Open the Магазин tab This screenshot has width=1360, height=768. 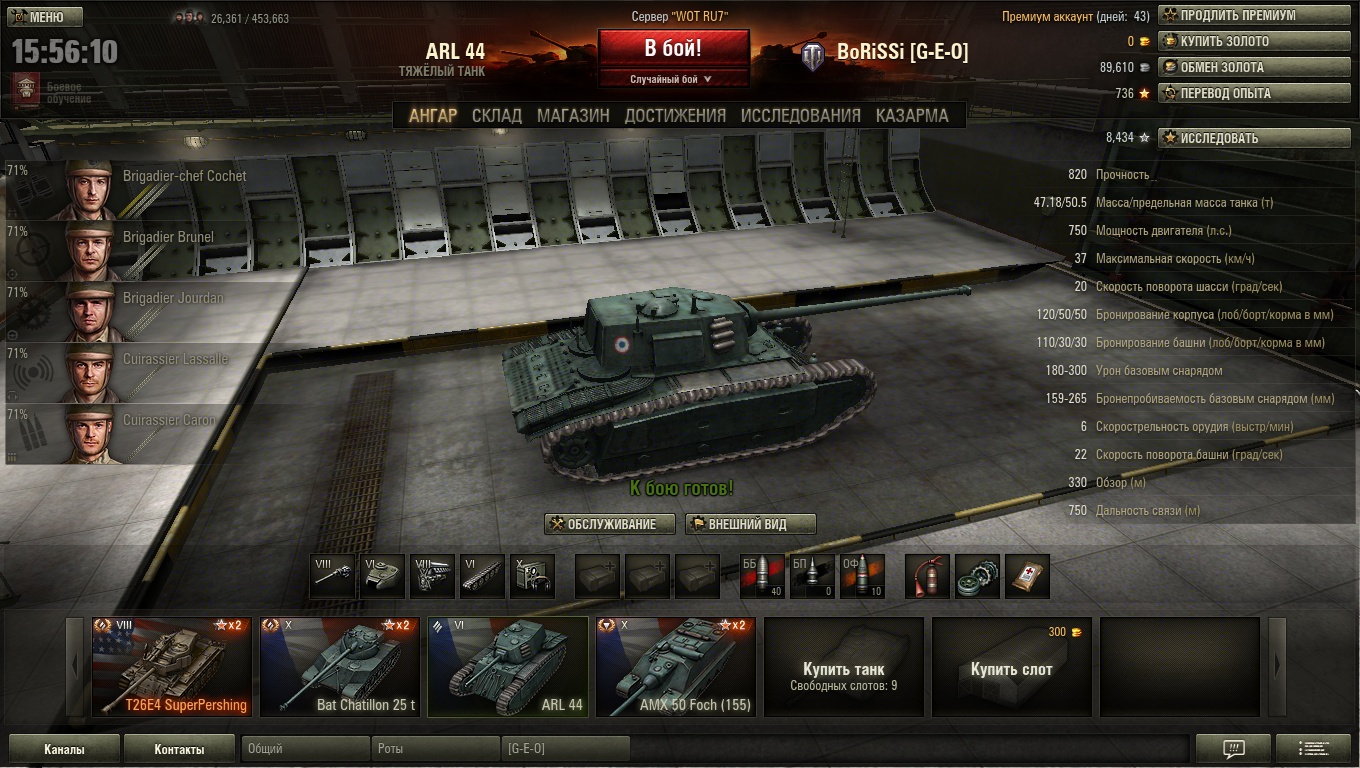point(573,116)
